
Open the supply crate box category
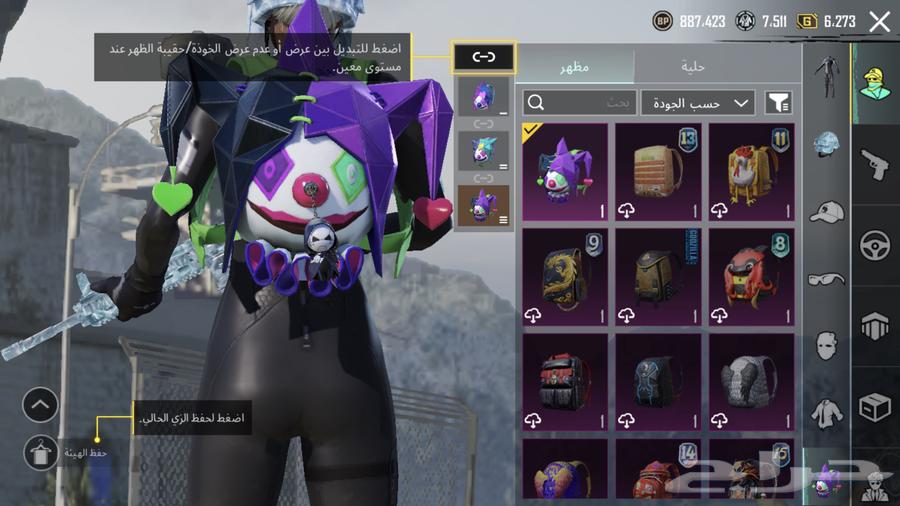click(875, 408)
